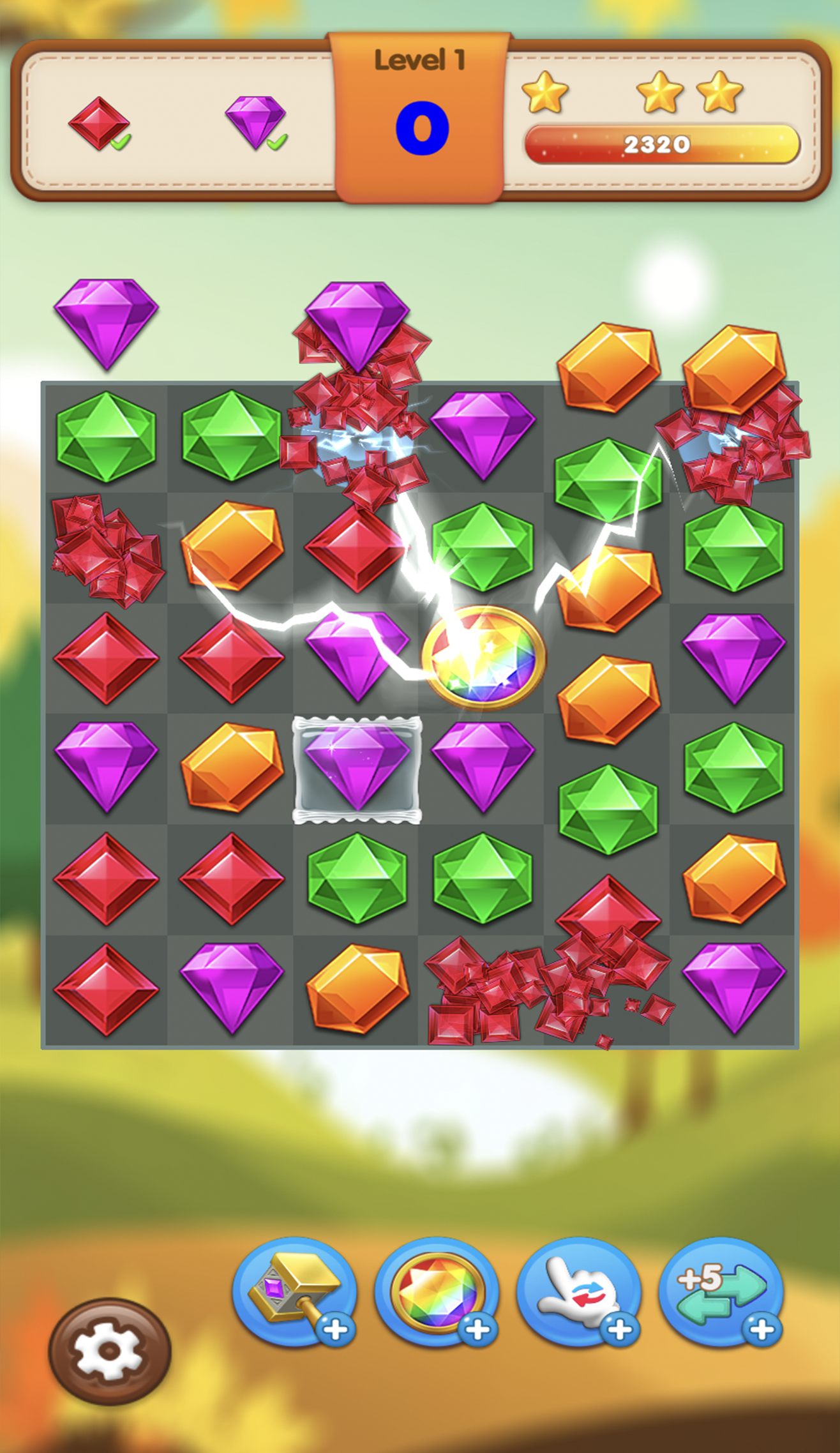Tap the Level 1 banner
The height and width of the screenshot is (1453, 840).
[420, 61]
